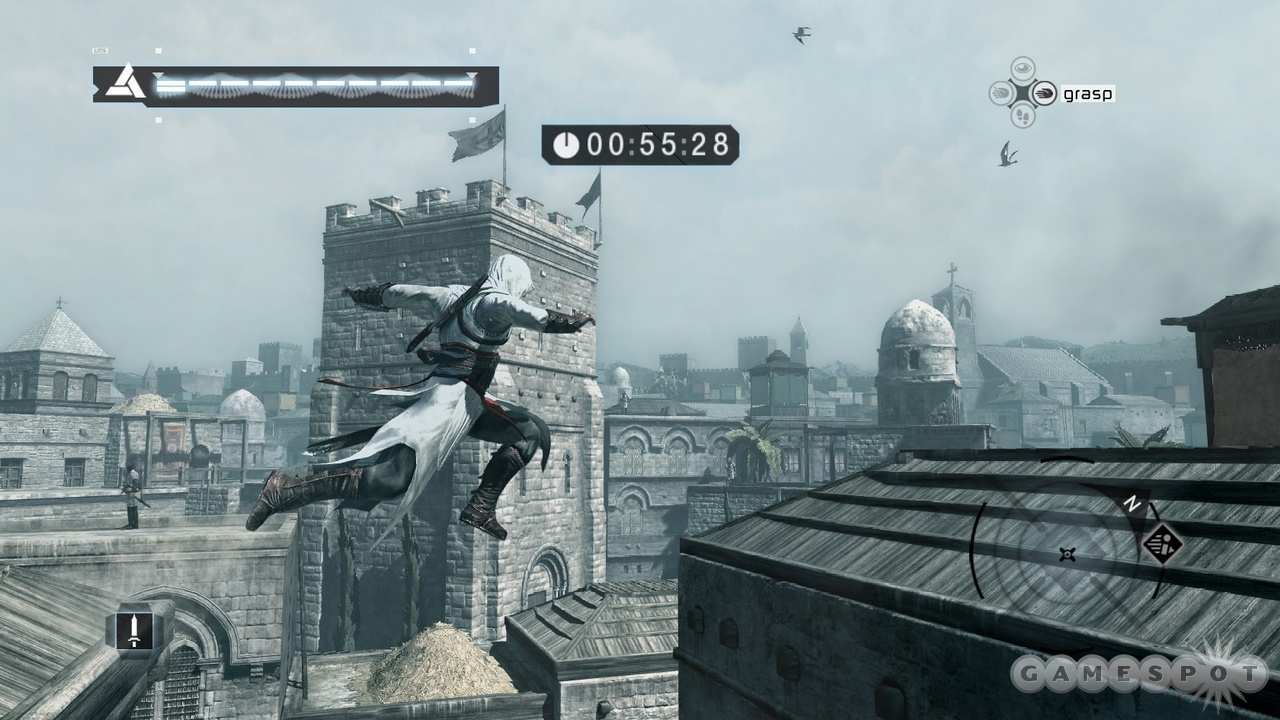Select the head icon on the action wheel
Viewport: 1280px width, 720px height.
(x=1022, y=69)
